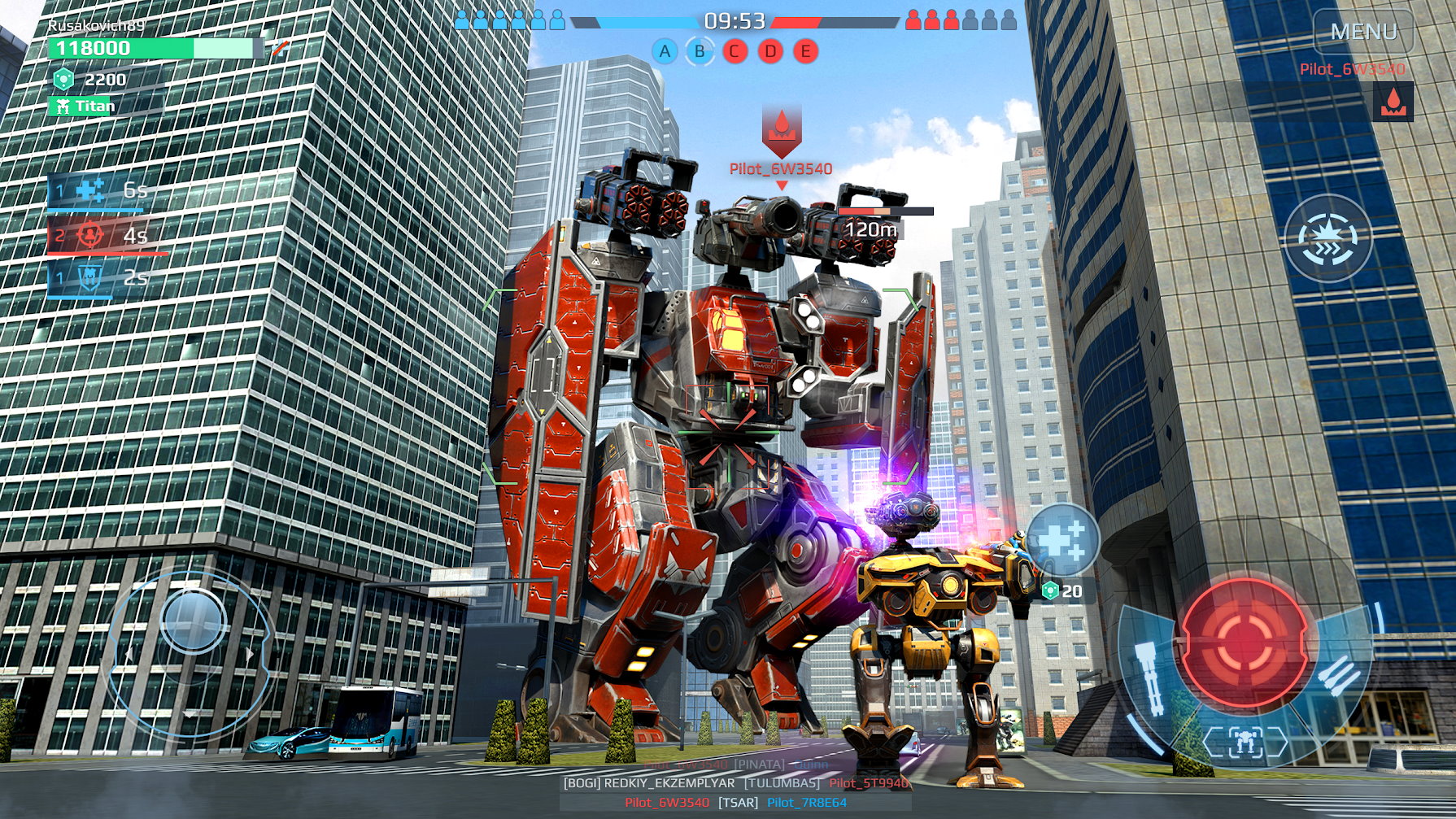
Task: Tap the shield effect icon with 2s timer
Action: [89, 278]
